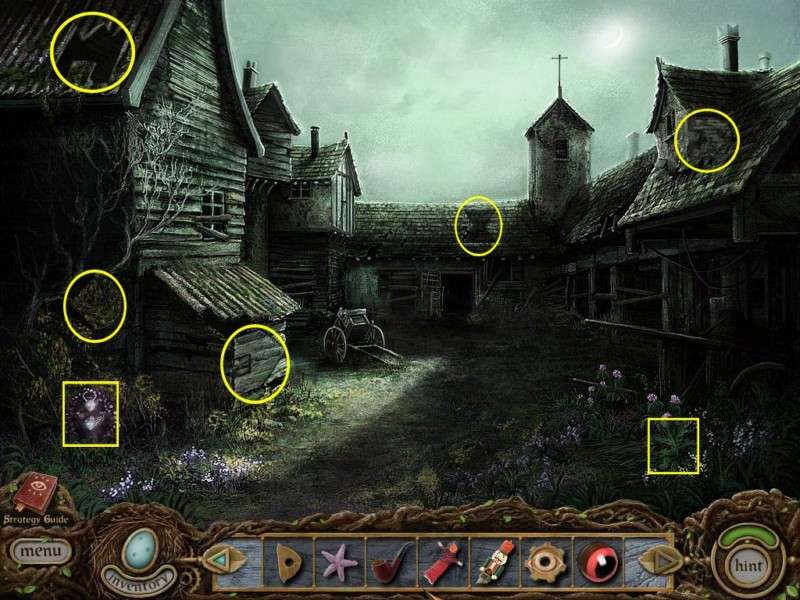Use the hint button
Viewport: 800px width, 600px height.
(745, 563)
